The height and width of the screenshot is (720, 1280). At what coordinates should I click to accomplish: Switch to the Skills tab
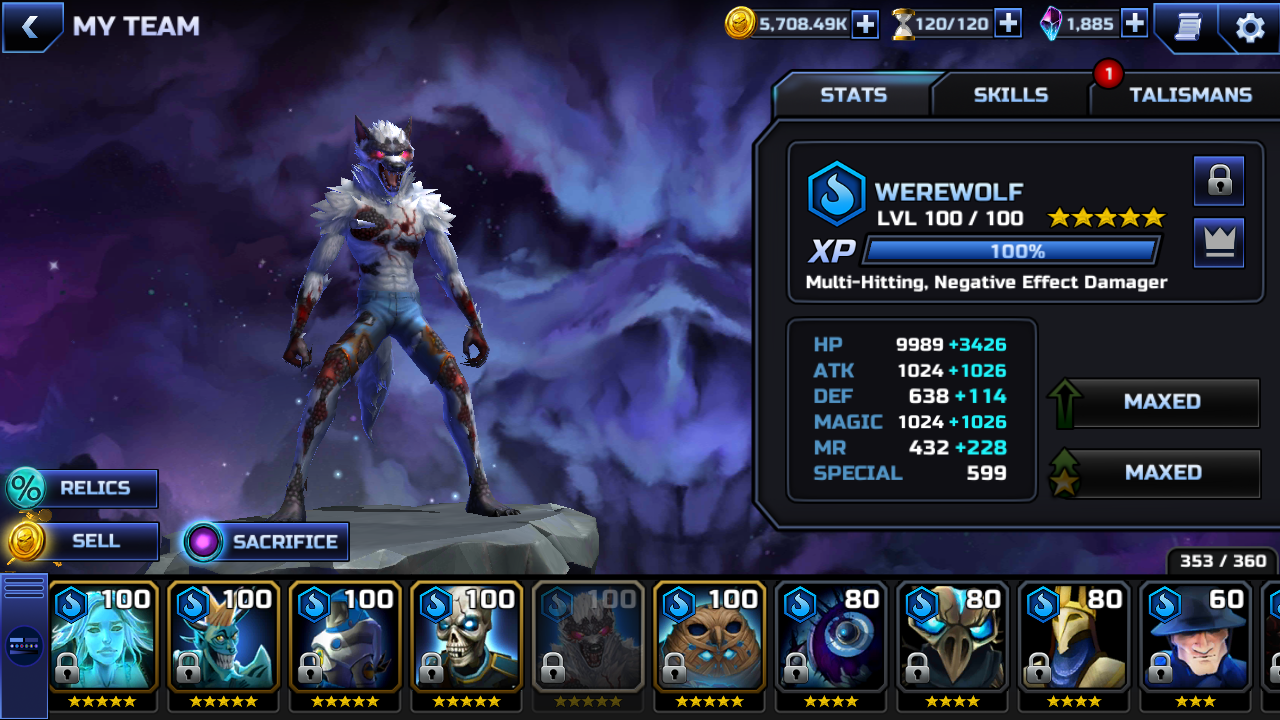[1010, 95]
